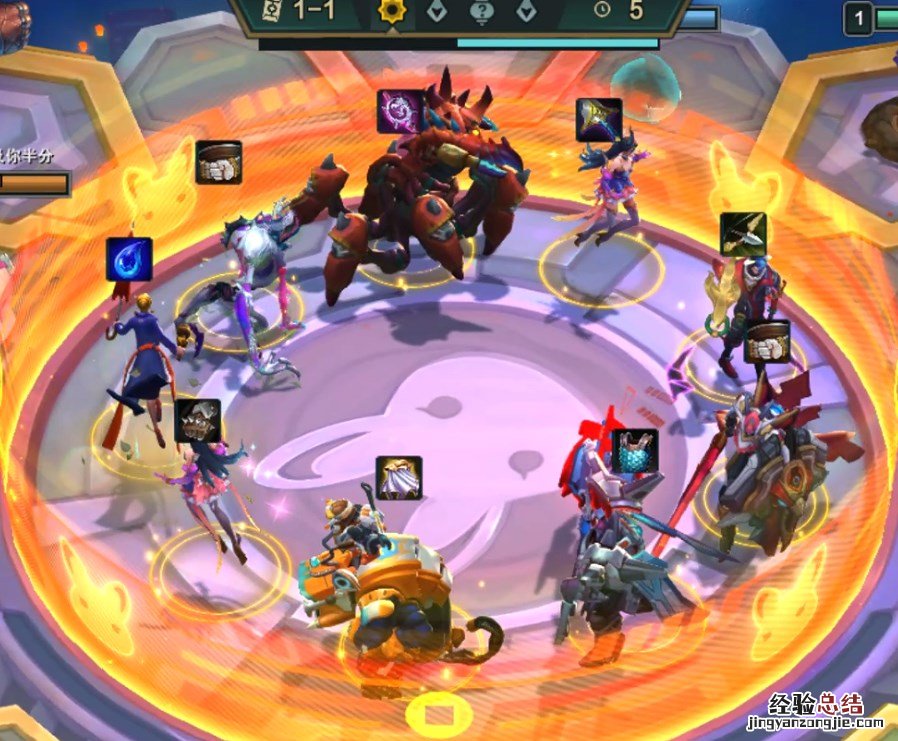
Task: Select the purple Needlessly Large Rod icon
Action: coord(400,111)
